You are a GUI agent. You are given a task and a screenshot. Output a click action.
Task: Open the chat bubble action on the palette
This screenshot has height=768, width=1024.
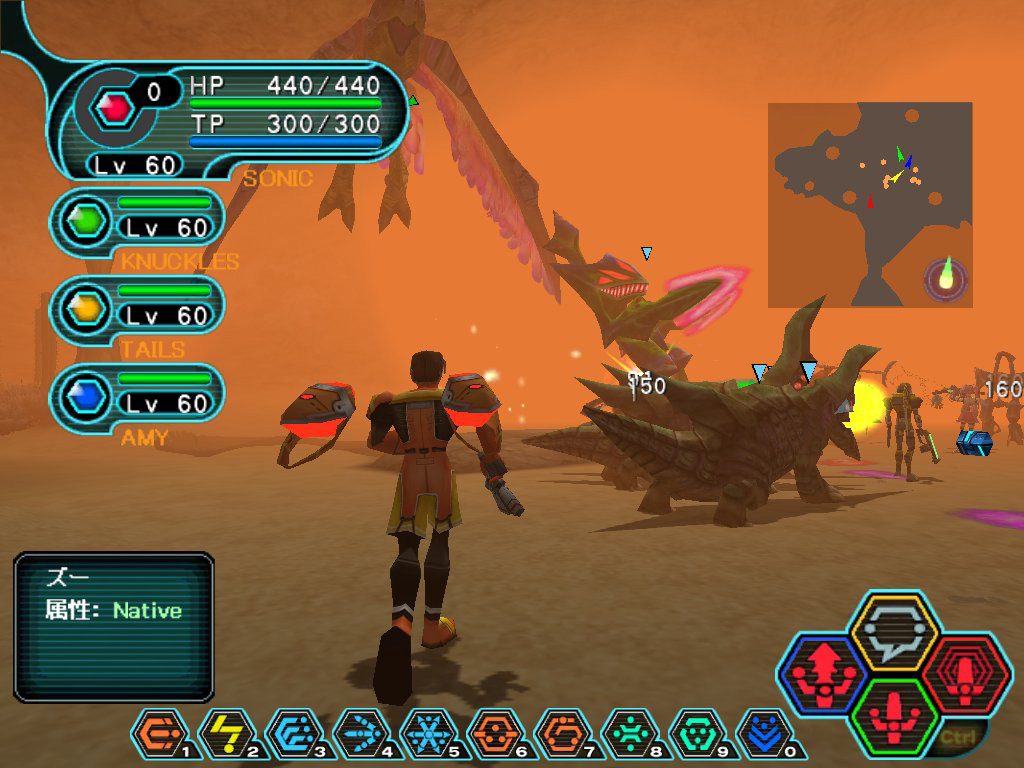892,632
